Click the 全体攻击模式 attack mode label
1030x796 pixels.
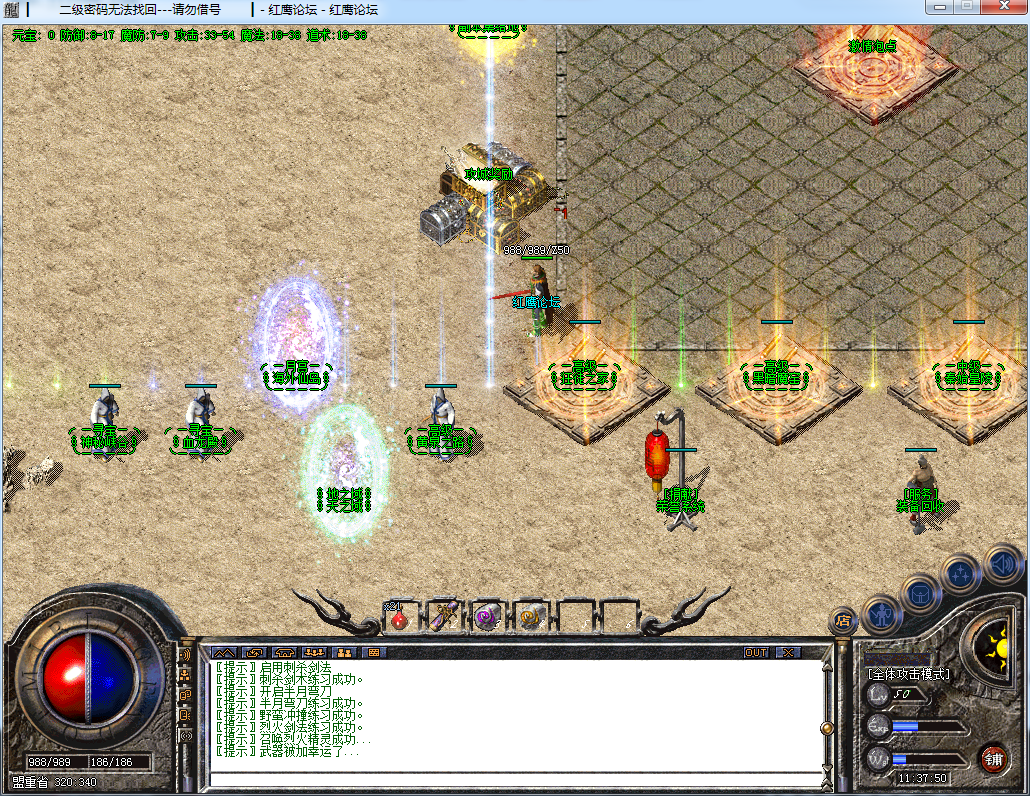coord(908,674)
